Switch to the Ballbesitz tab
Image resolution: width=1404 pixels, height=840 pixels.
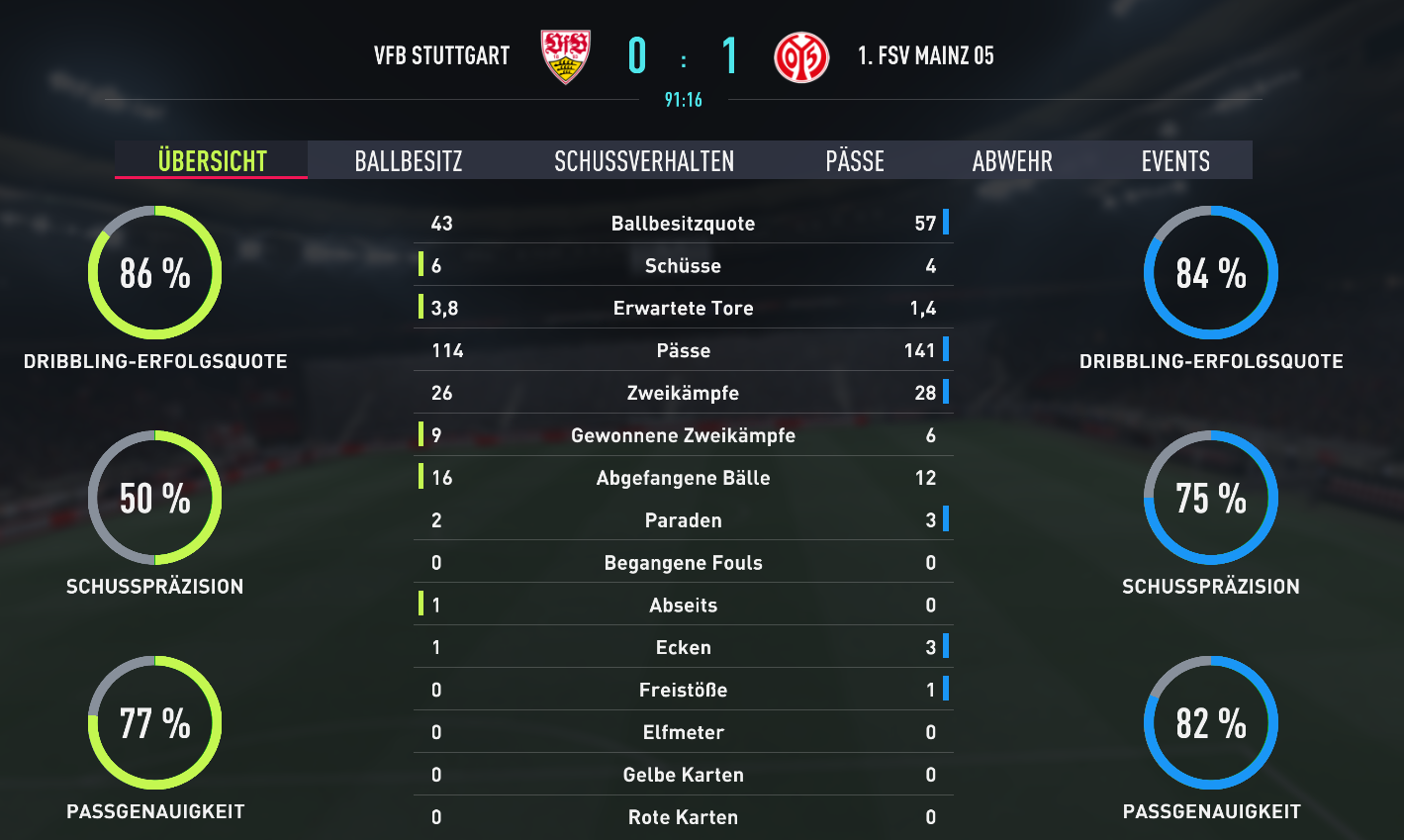click(x=409, y=161)
